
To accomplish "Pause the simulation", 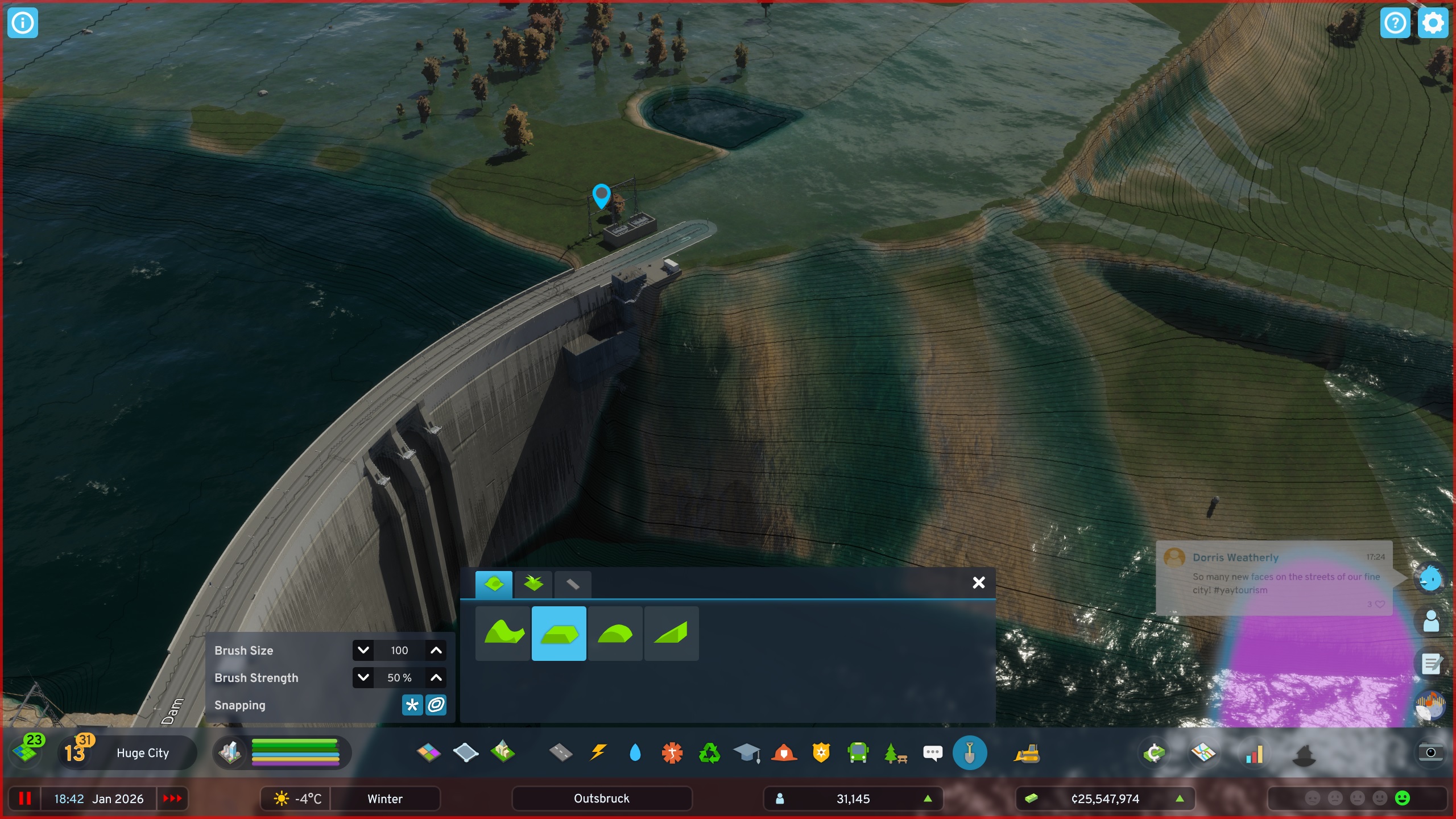I will tap(26, 799).
